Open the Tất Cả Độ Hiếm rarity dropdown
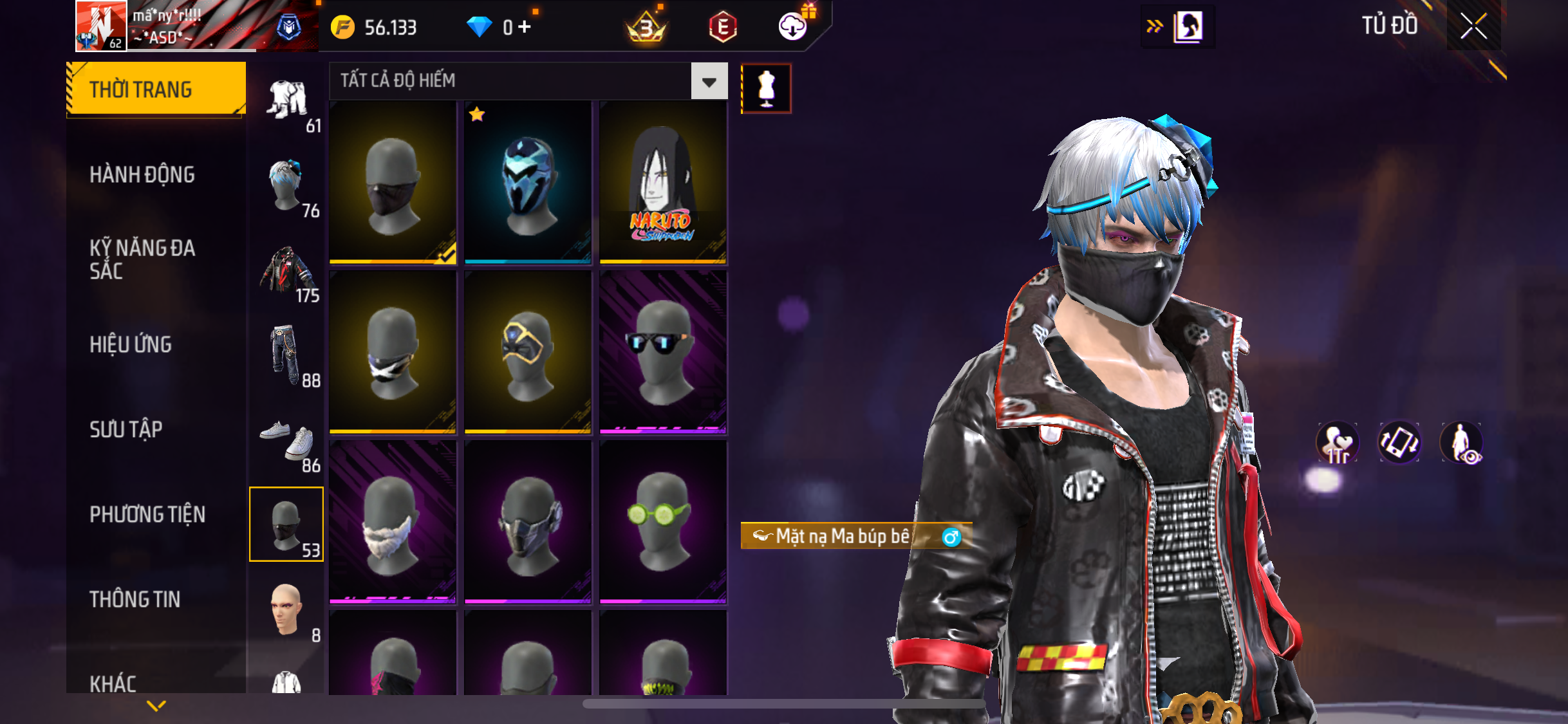Screen dimensions: 1568x724 pos(709,81)
